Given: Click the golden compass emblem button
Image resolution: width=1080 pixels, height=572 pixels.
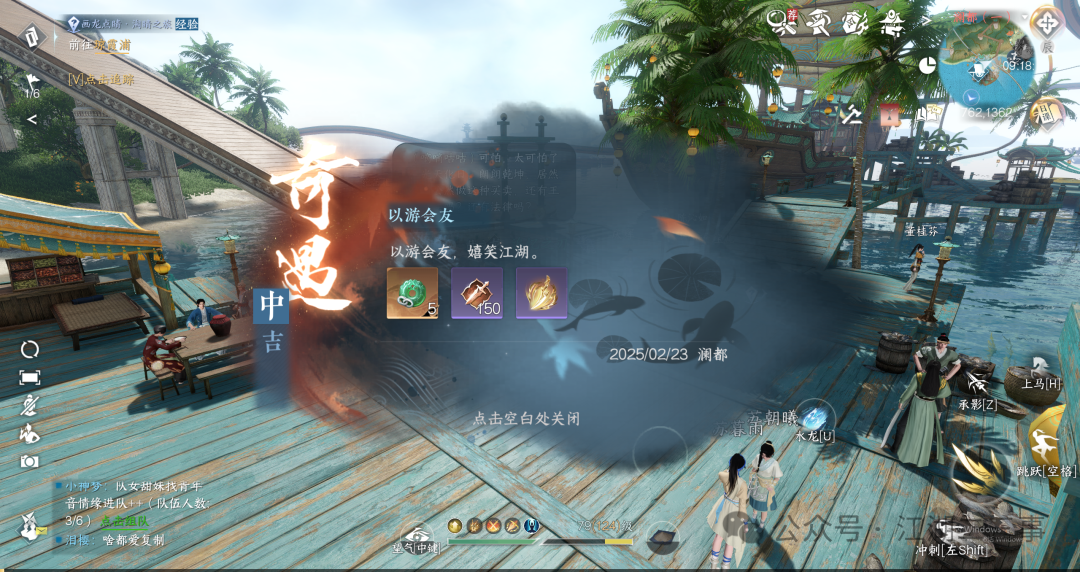Looking at the screenshot, I should (1046, 23).
